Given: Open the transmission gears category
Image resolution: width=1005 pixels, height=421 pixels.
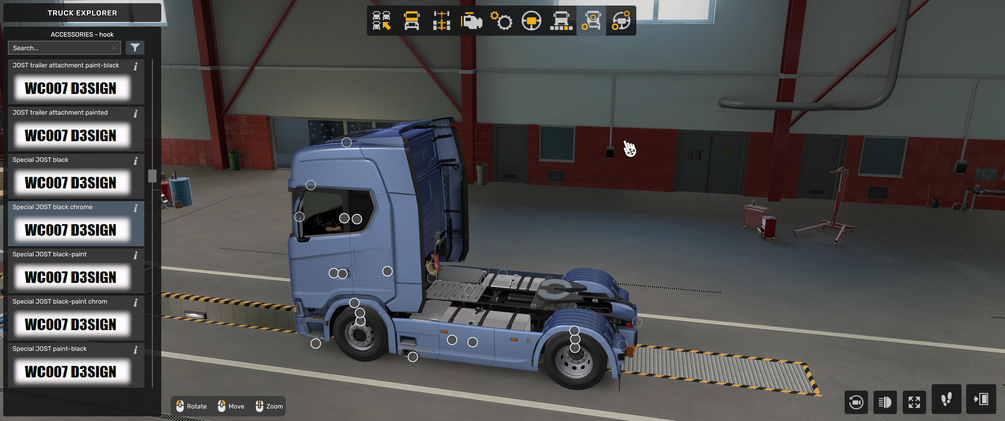Looking at the screenshot, I should 501,21.
